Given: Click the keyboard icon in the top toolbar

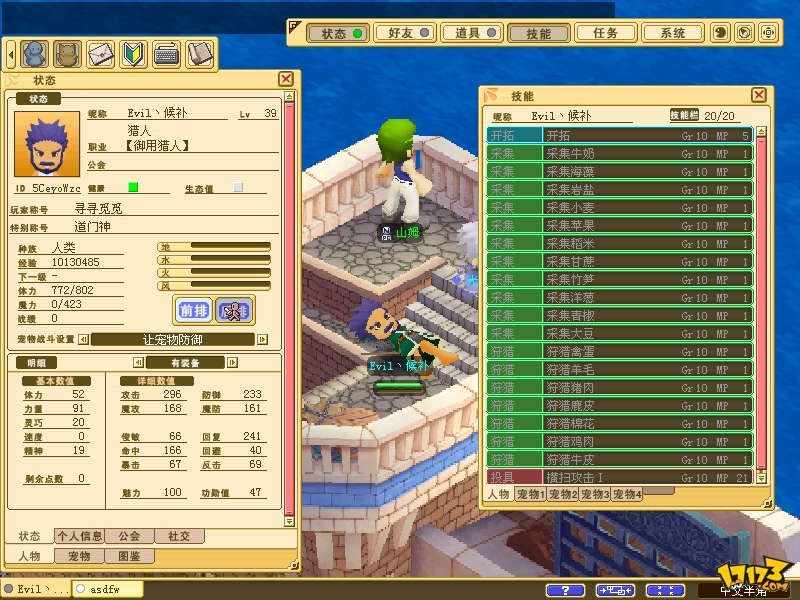Looking at the screenshot, I should click(x=166, y=52).
